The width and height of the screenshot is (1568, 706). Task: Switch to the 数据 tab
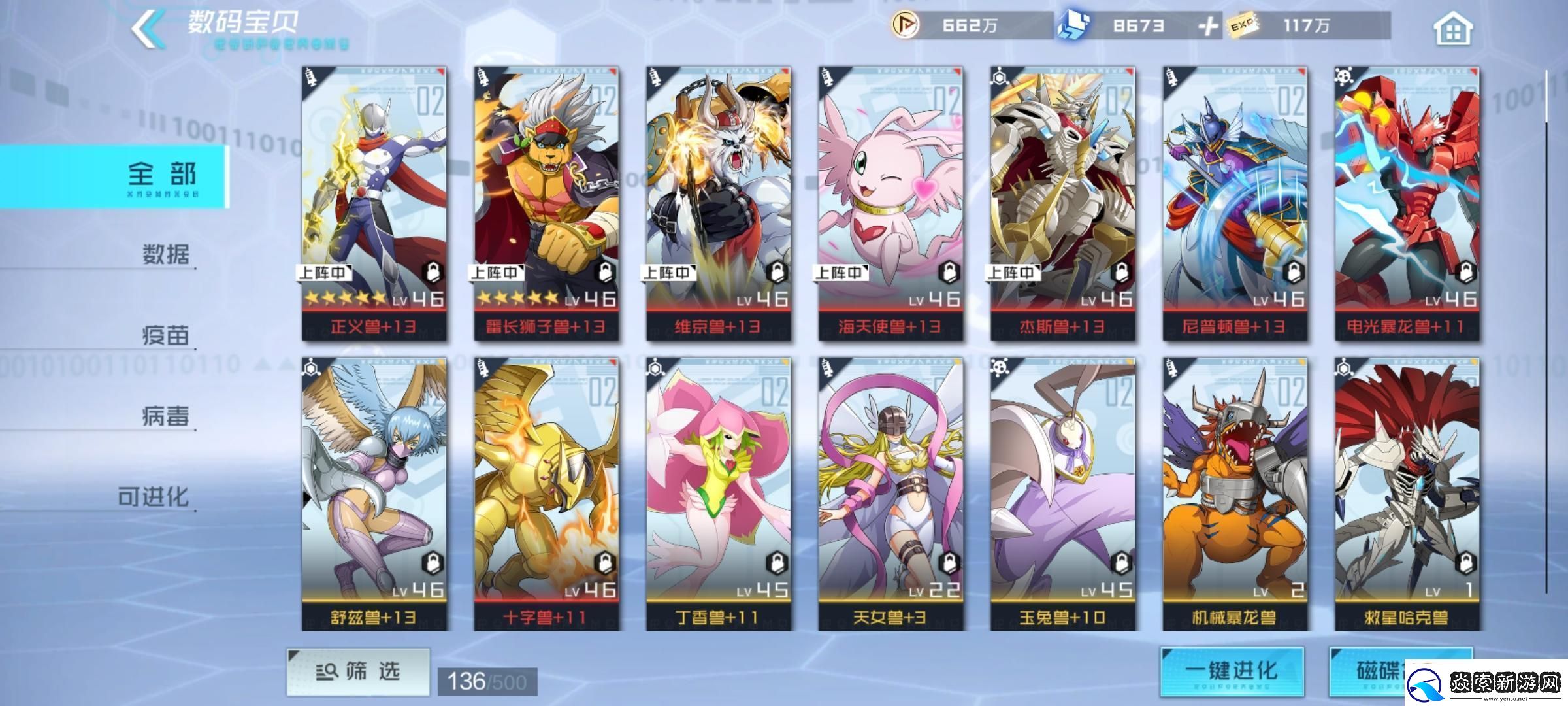coord(165,254)
